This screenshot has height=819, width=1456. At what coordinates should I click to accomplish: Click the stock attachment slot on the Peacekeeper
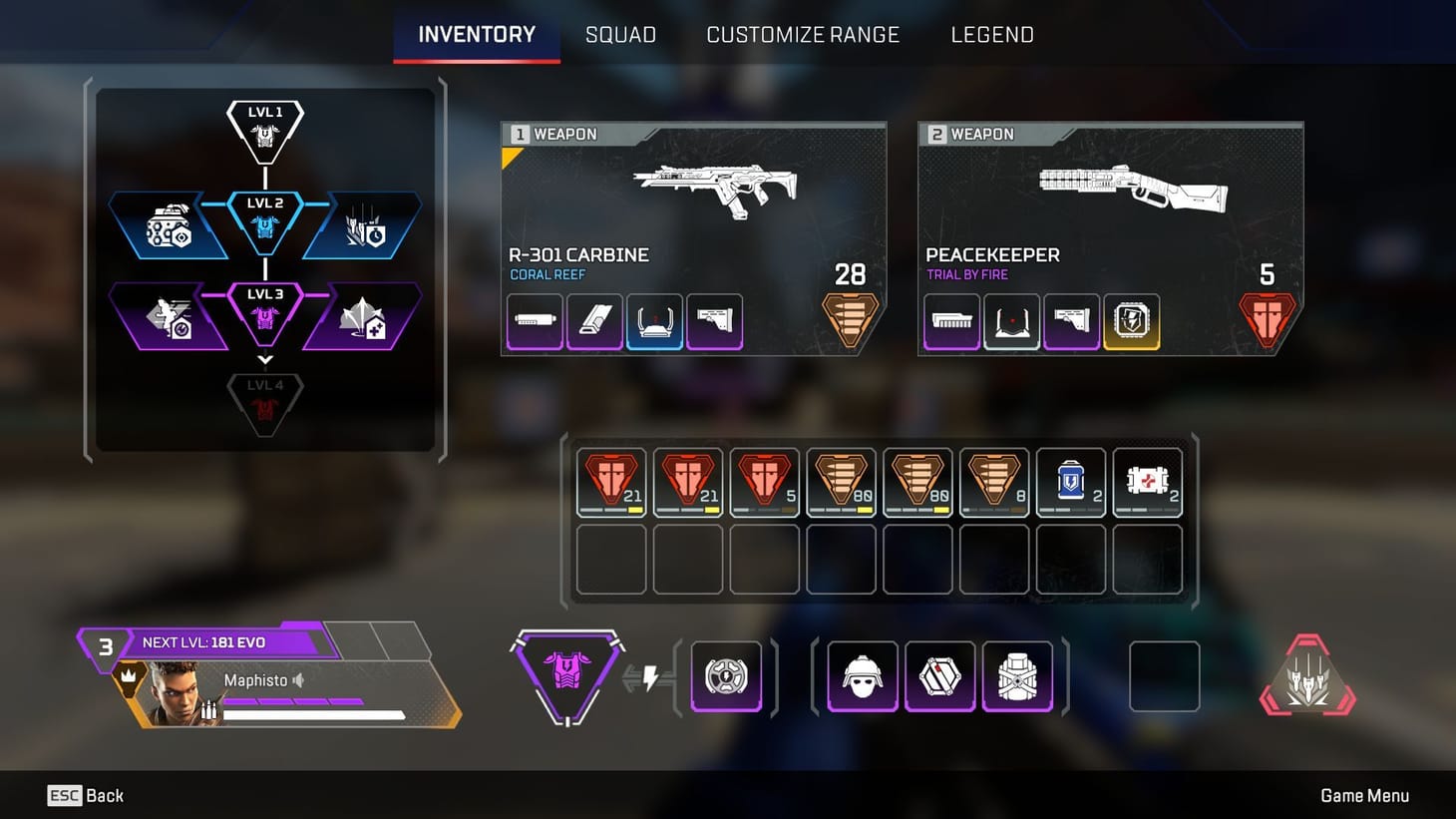[x=1072, y=321]
